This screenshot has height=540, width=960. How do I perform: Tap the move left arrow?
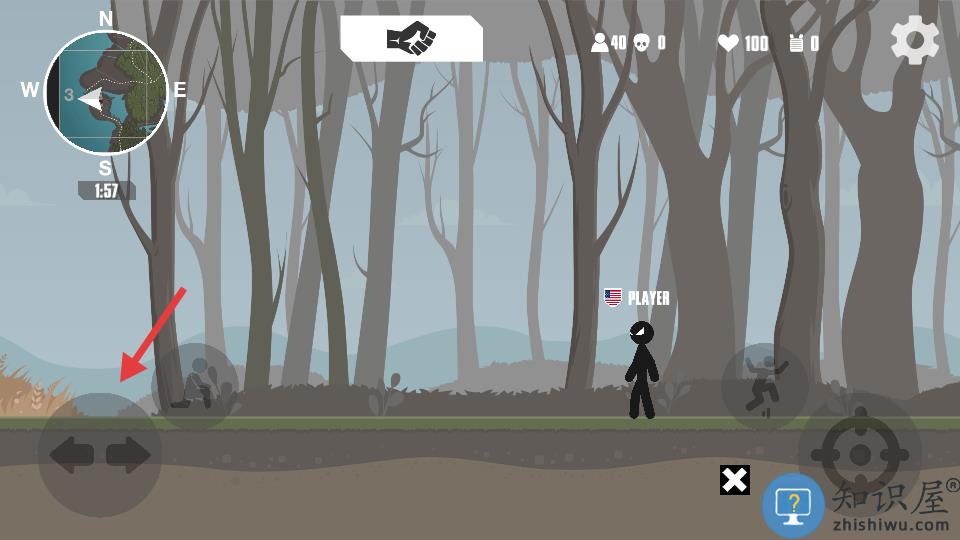click(71, 455)
